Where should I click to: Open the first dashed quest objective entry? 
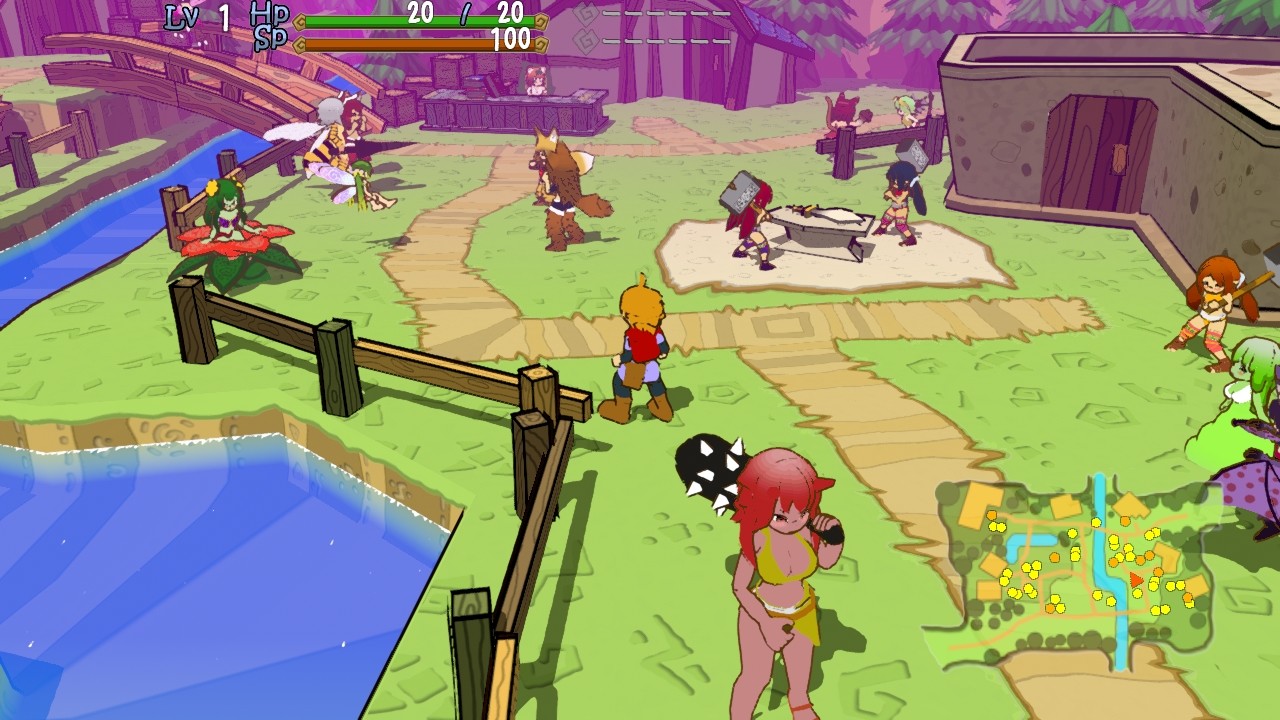(x=665, y=12)
